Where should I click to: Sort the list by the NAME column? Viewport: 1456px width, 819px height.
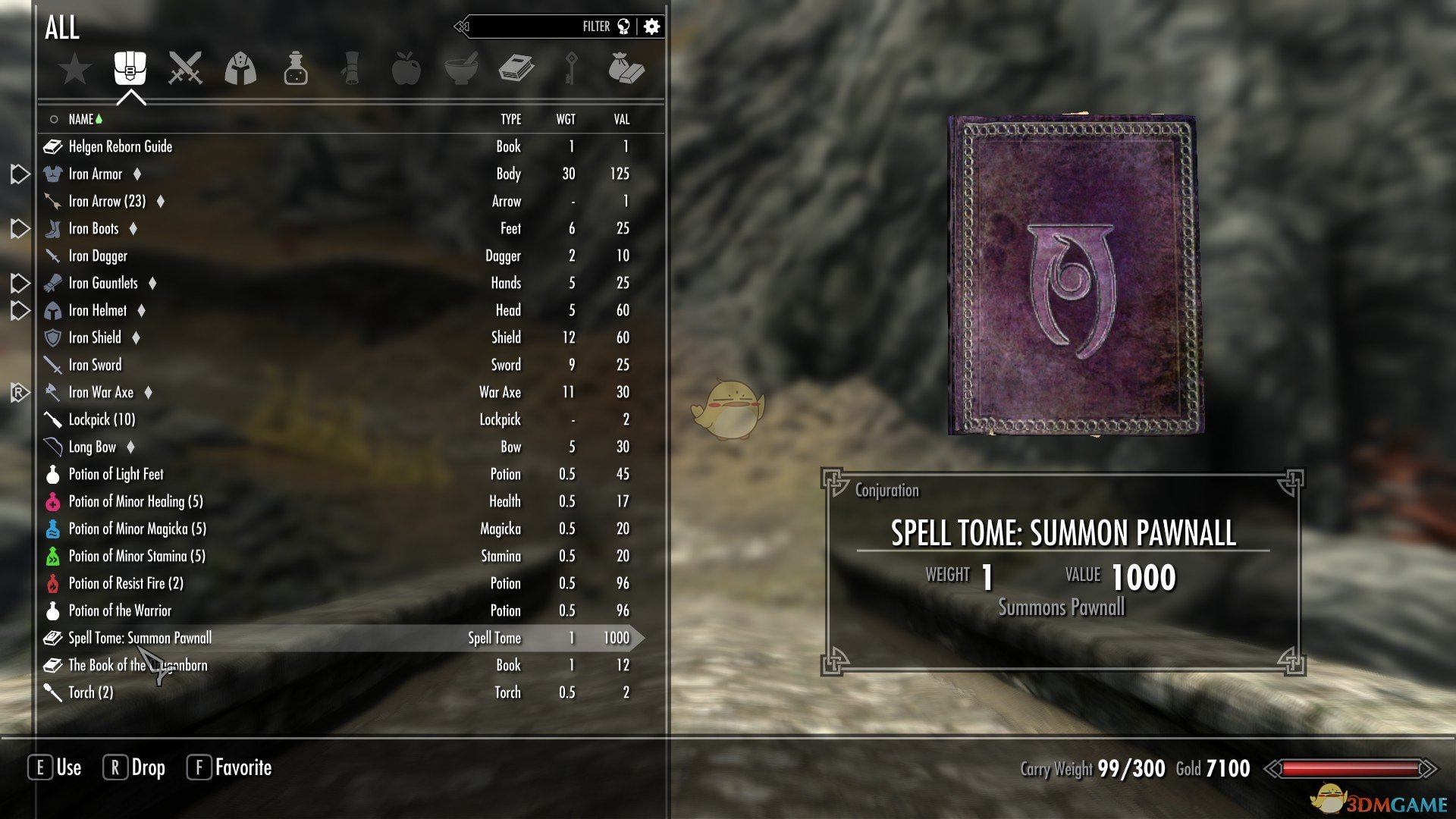[x=80, y=119]
